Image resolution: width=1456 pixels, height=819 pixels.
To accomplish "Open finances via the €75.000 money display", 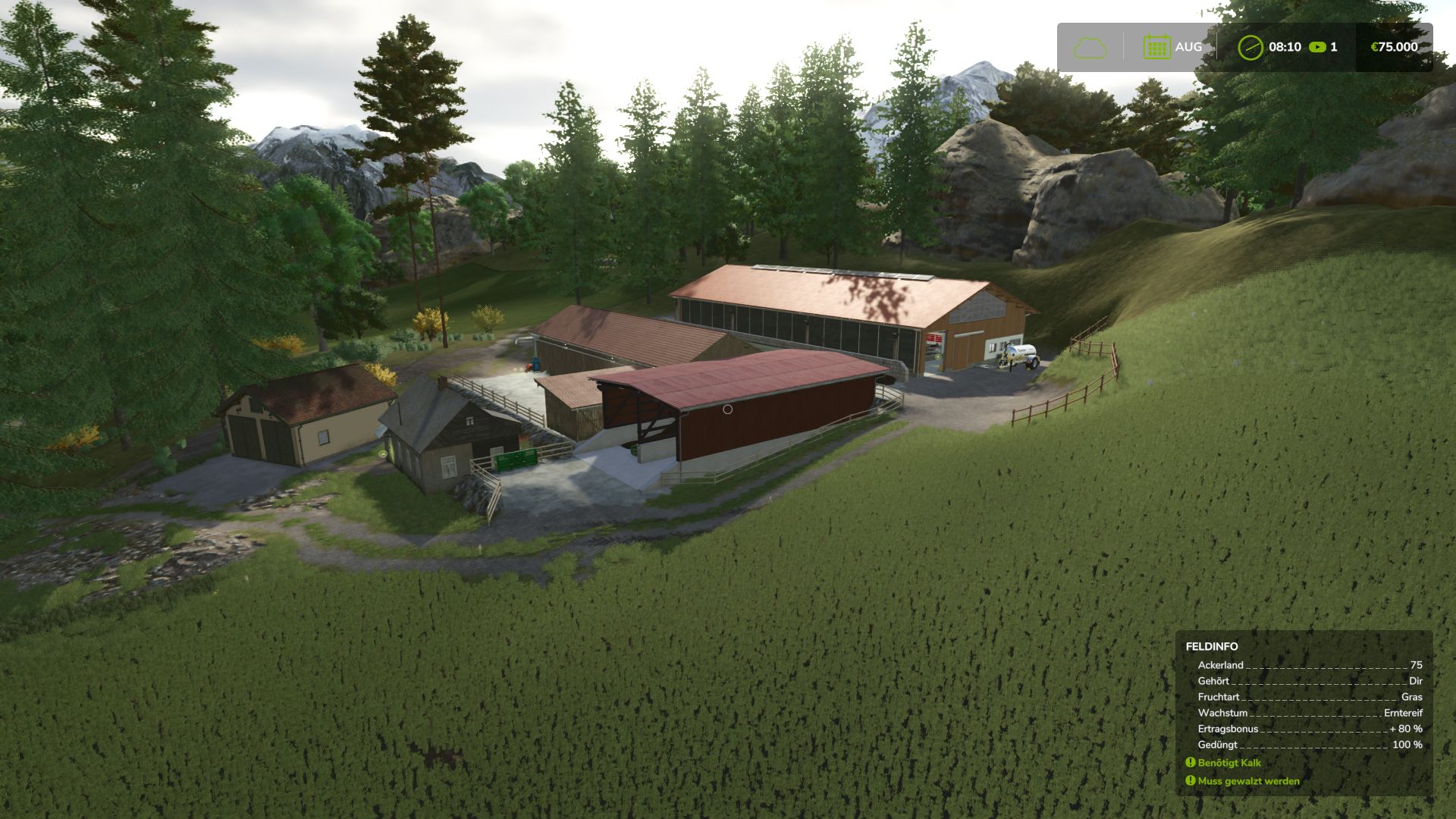I will click(1393, 47).
